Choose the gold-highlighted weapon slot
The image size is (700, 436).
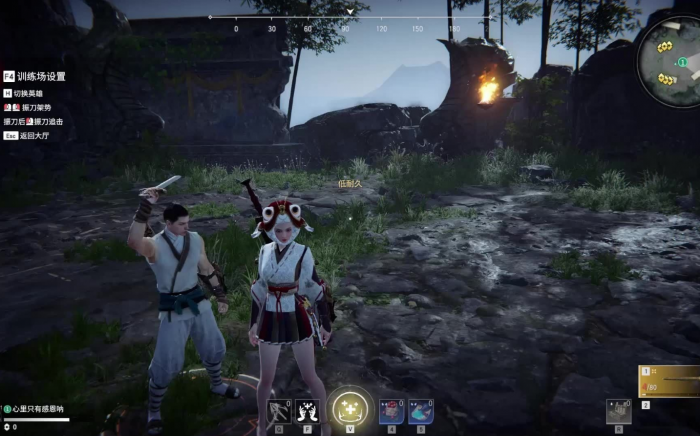click(670, 380)
